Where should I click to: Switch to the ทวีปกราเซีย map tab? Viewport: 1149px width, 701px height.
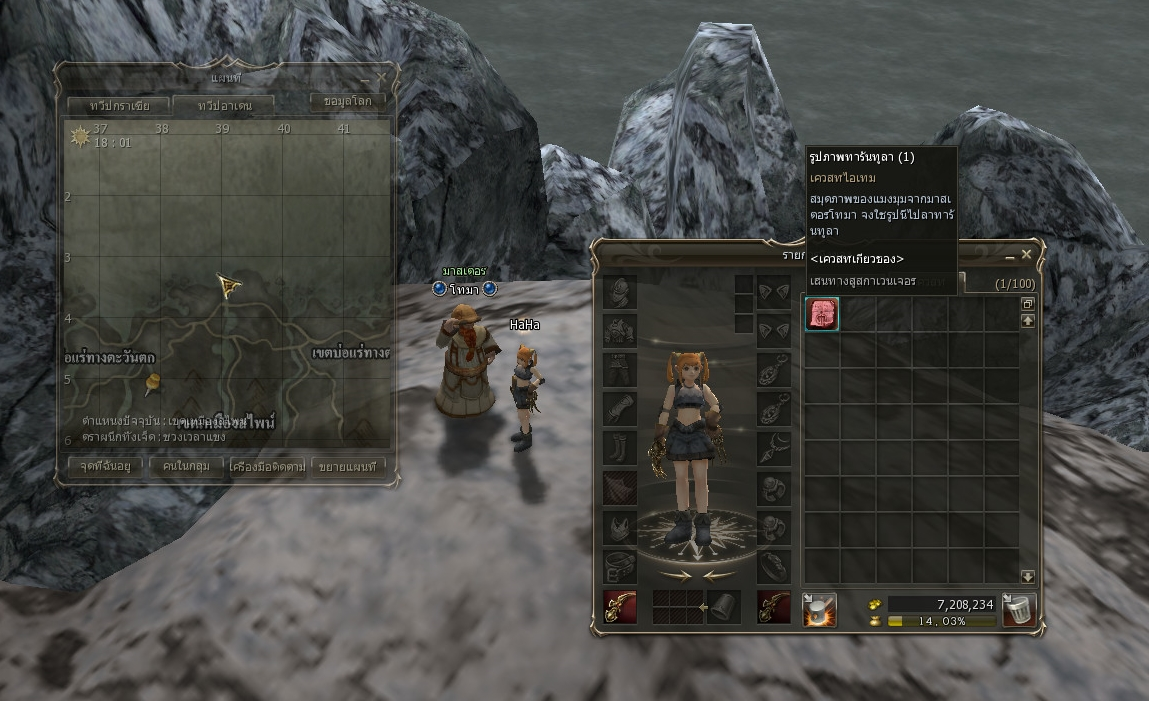click(x=115, y=105)
